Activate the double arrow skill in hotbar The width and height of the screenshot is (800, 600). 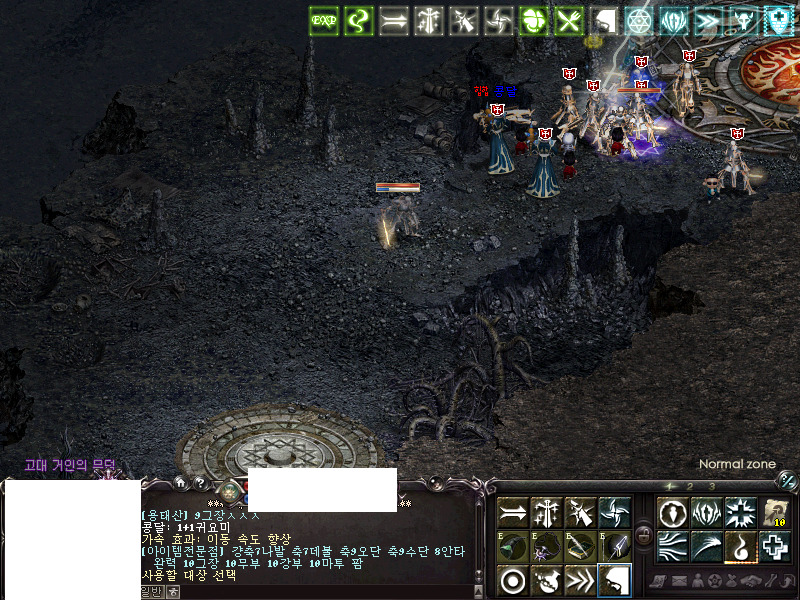513,512
